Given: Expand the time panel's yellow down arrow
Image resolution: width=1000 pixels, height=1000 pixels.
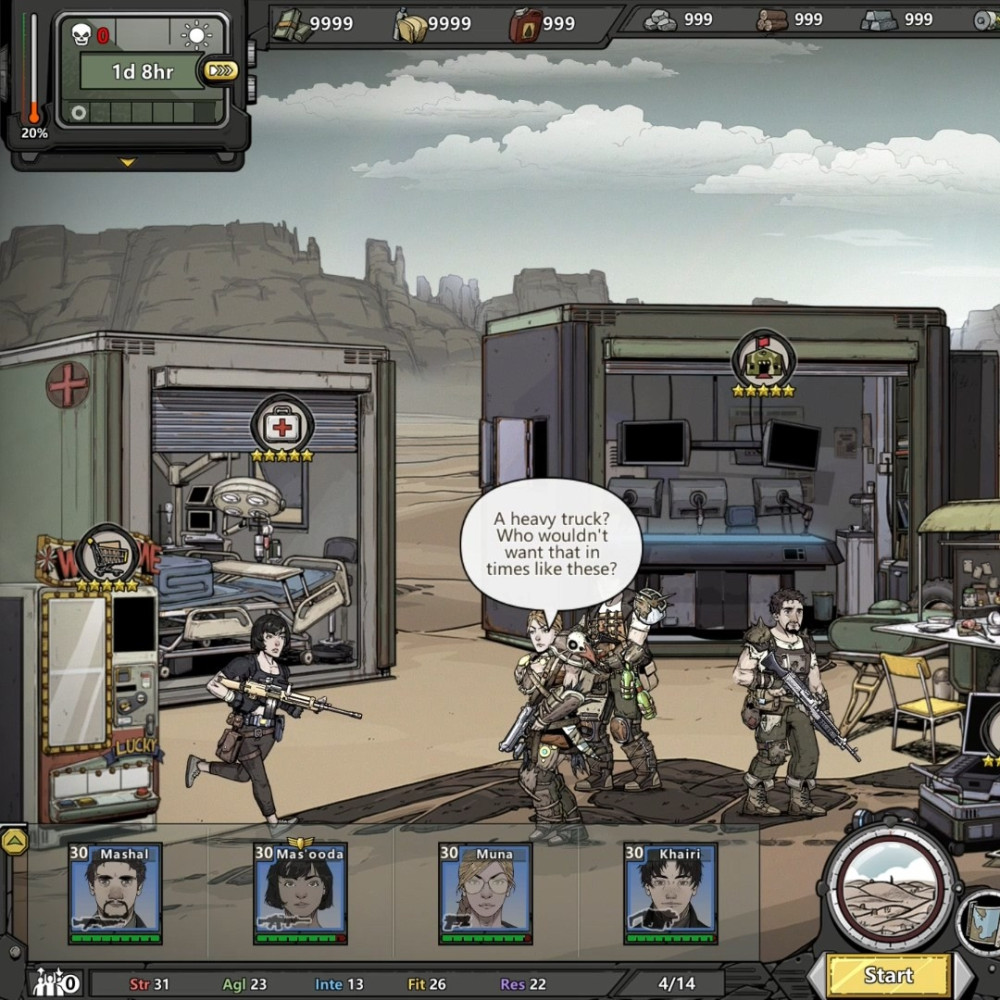Looking at the screenshot, I should coord(127,162).
